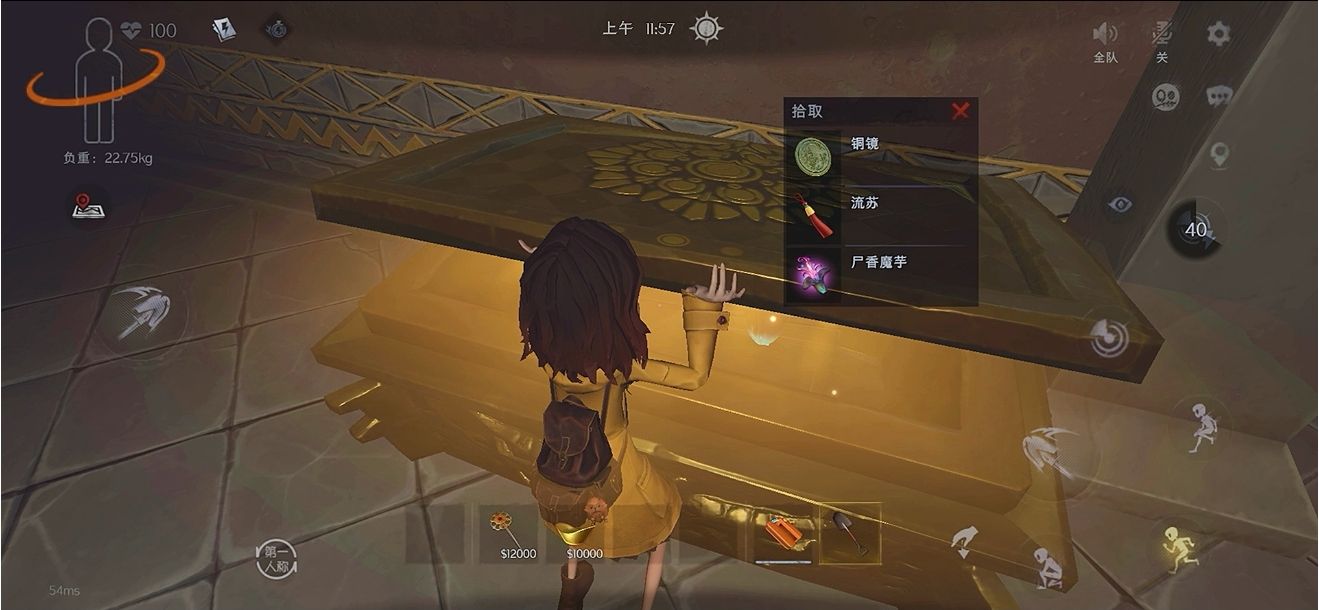This screenshot has width=1319, height=610.
Task: Open the character body inventory figure
Action: coord(97,80)
